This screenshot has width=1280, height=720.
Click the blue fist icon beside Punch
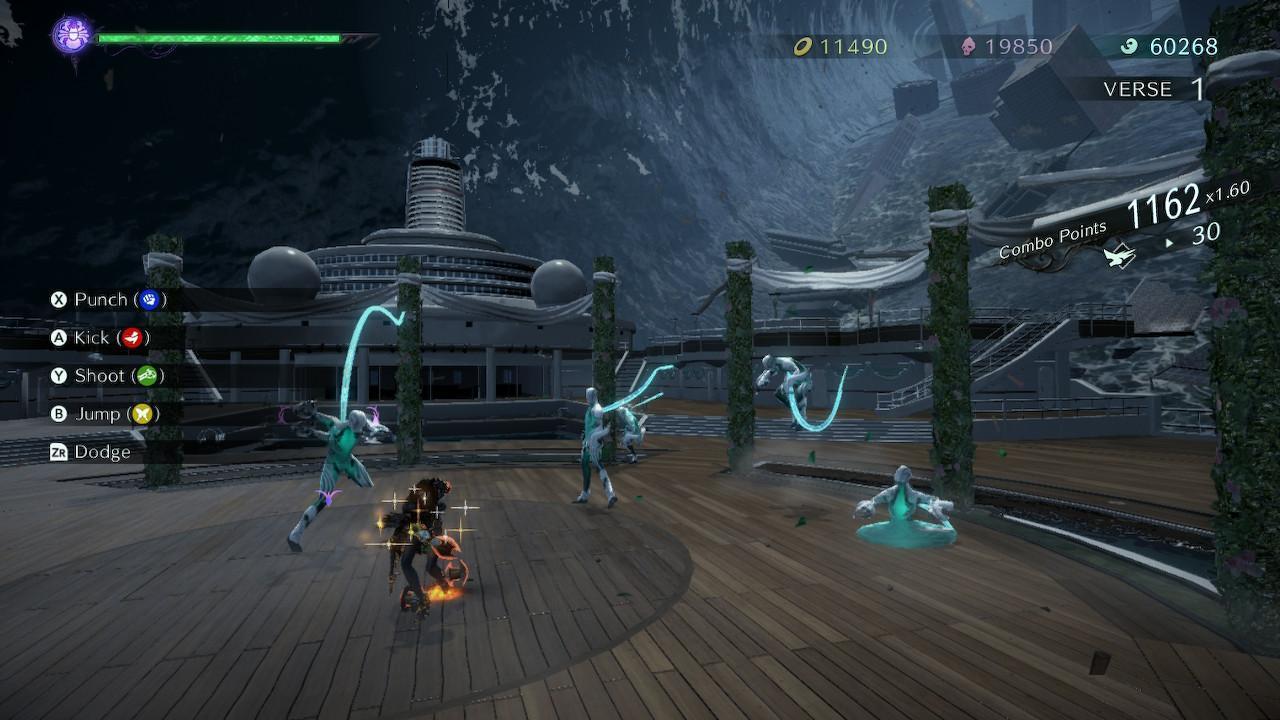[148, 299]
